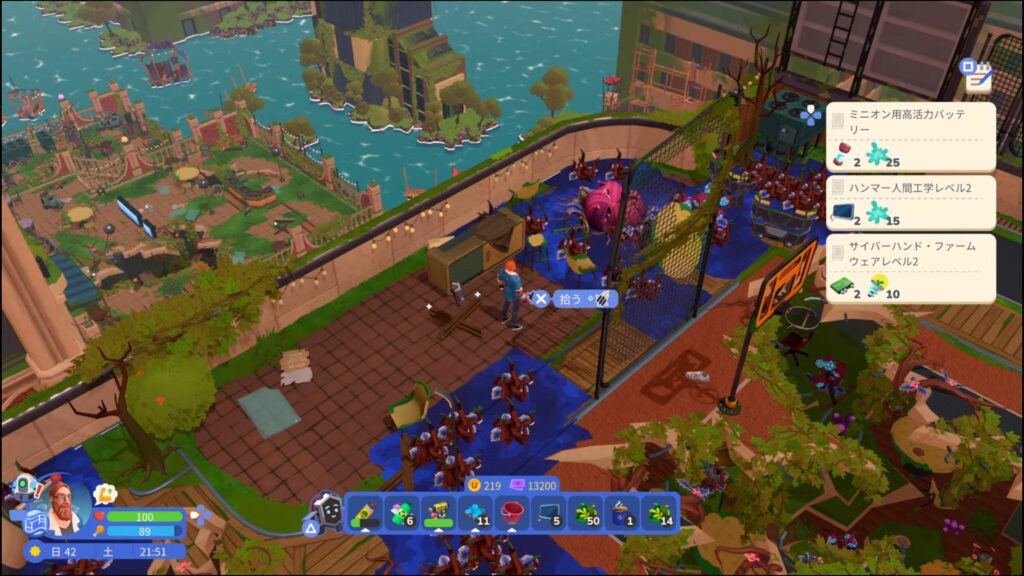Select the green bottle slot with 6
The width and height of the screenshot is (1024, 576).
pyautogui.click(x=400, y=512)
